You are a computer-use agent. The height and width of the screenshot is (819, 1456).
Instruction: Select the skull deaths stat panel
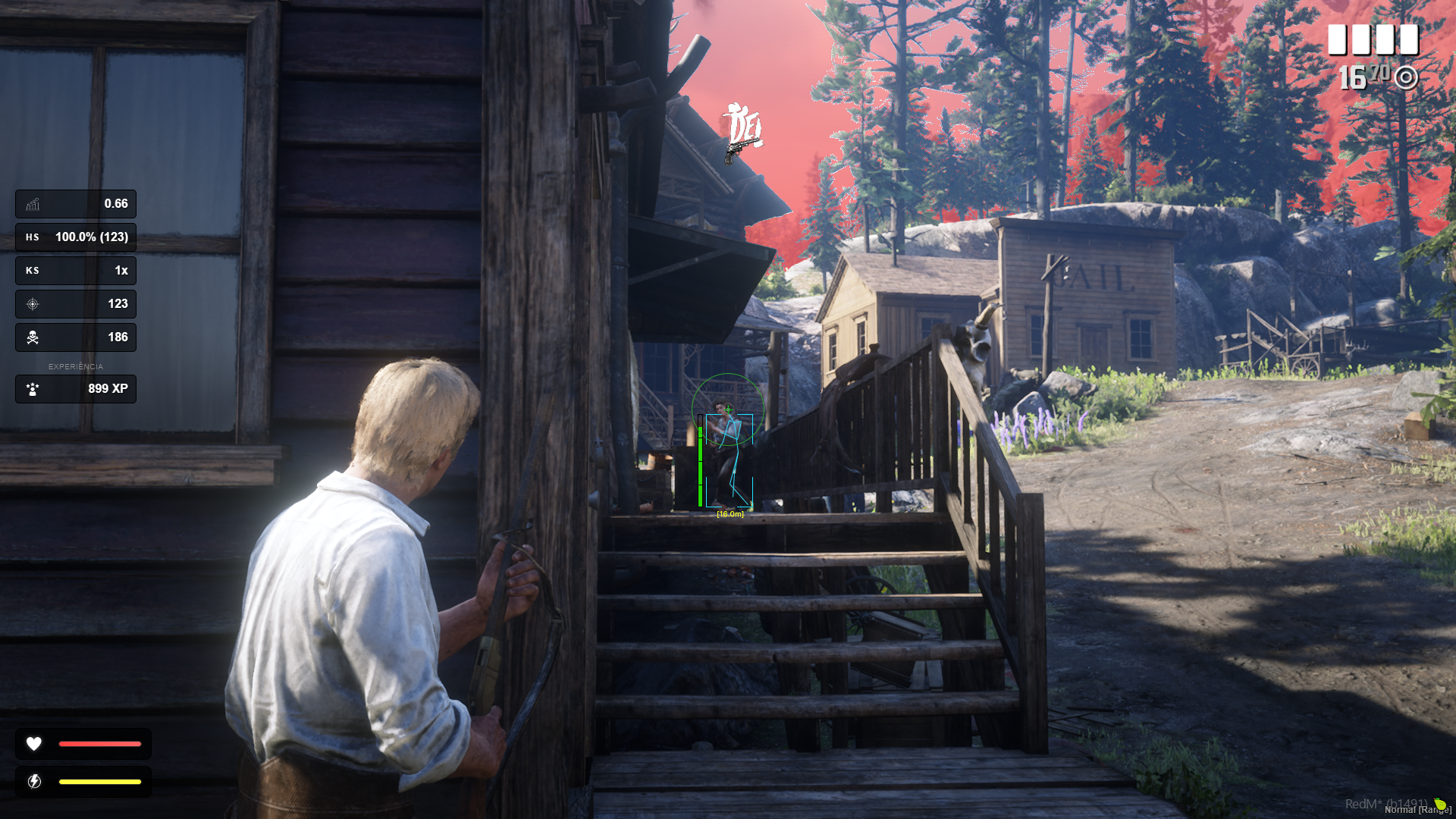pyautogui.click(x=76, y=337)
